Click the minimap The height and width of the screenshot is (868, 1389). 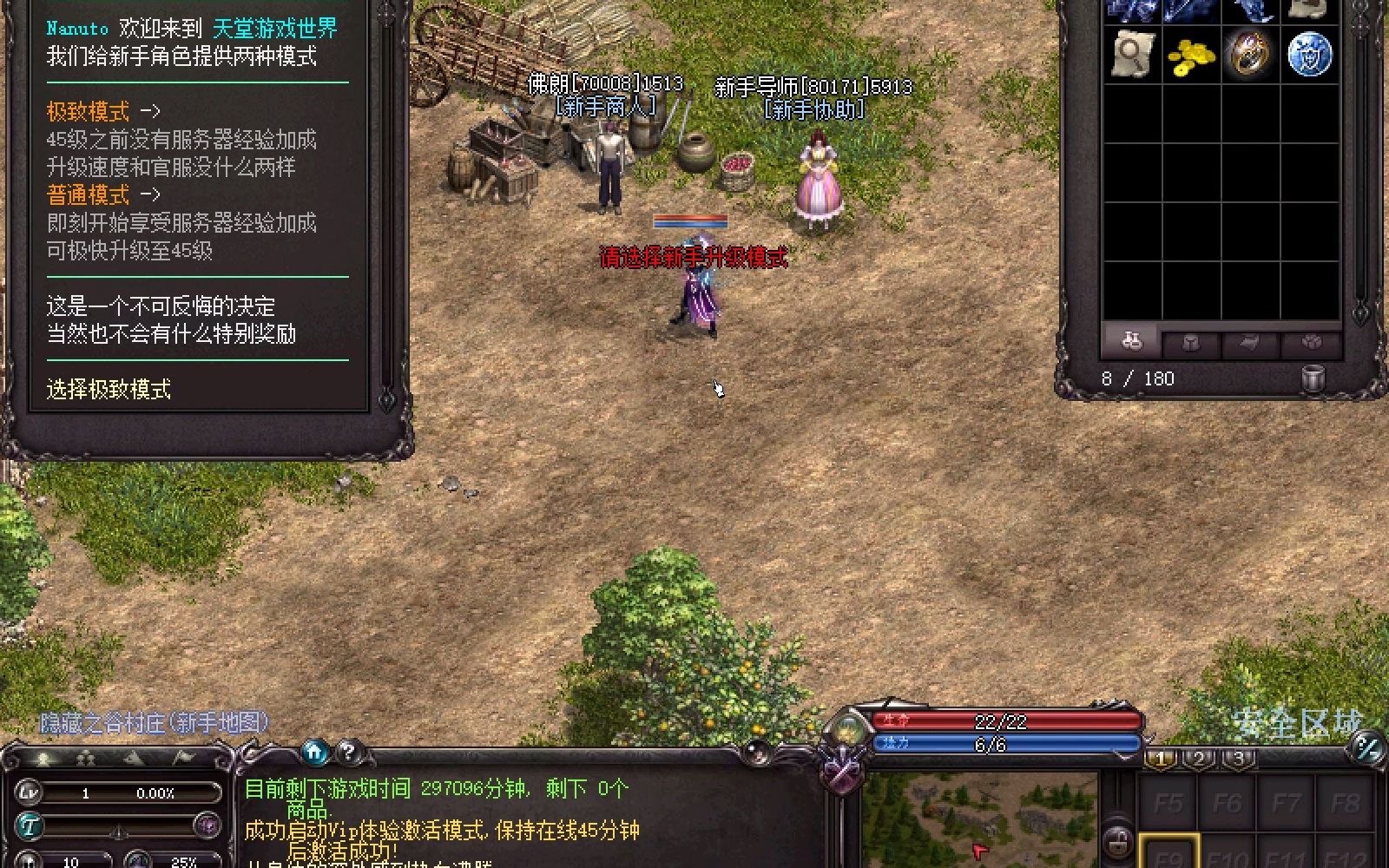point(981,820)
